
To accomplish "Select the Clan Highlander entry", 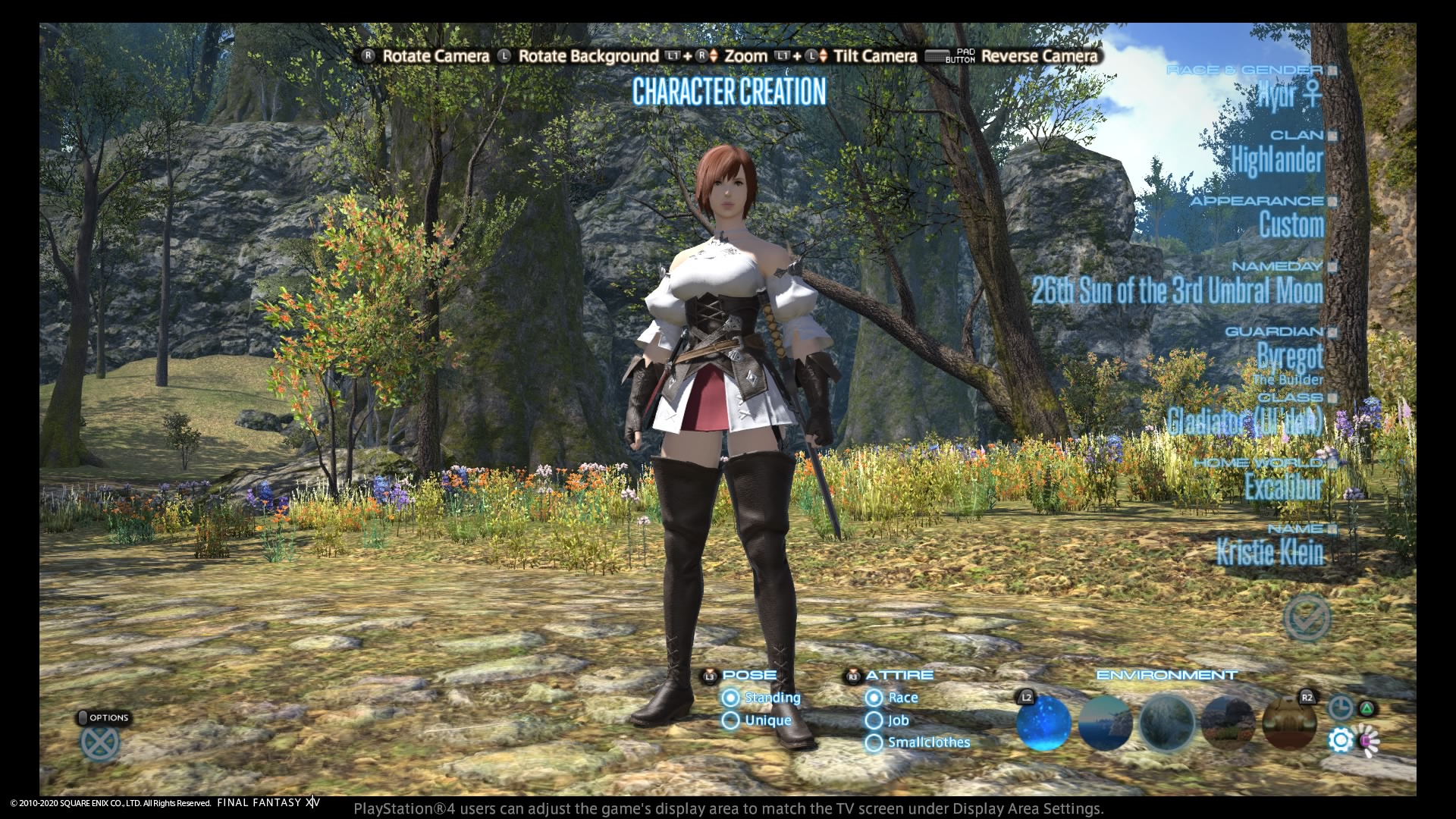I will pyautogui.click(x=1276, y=160).
